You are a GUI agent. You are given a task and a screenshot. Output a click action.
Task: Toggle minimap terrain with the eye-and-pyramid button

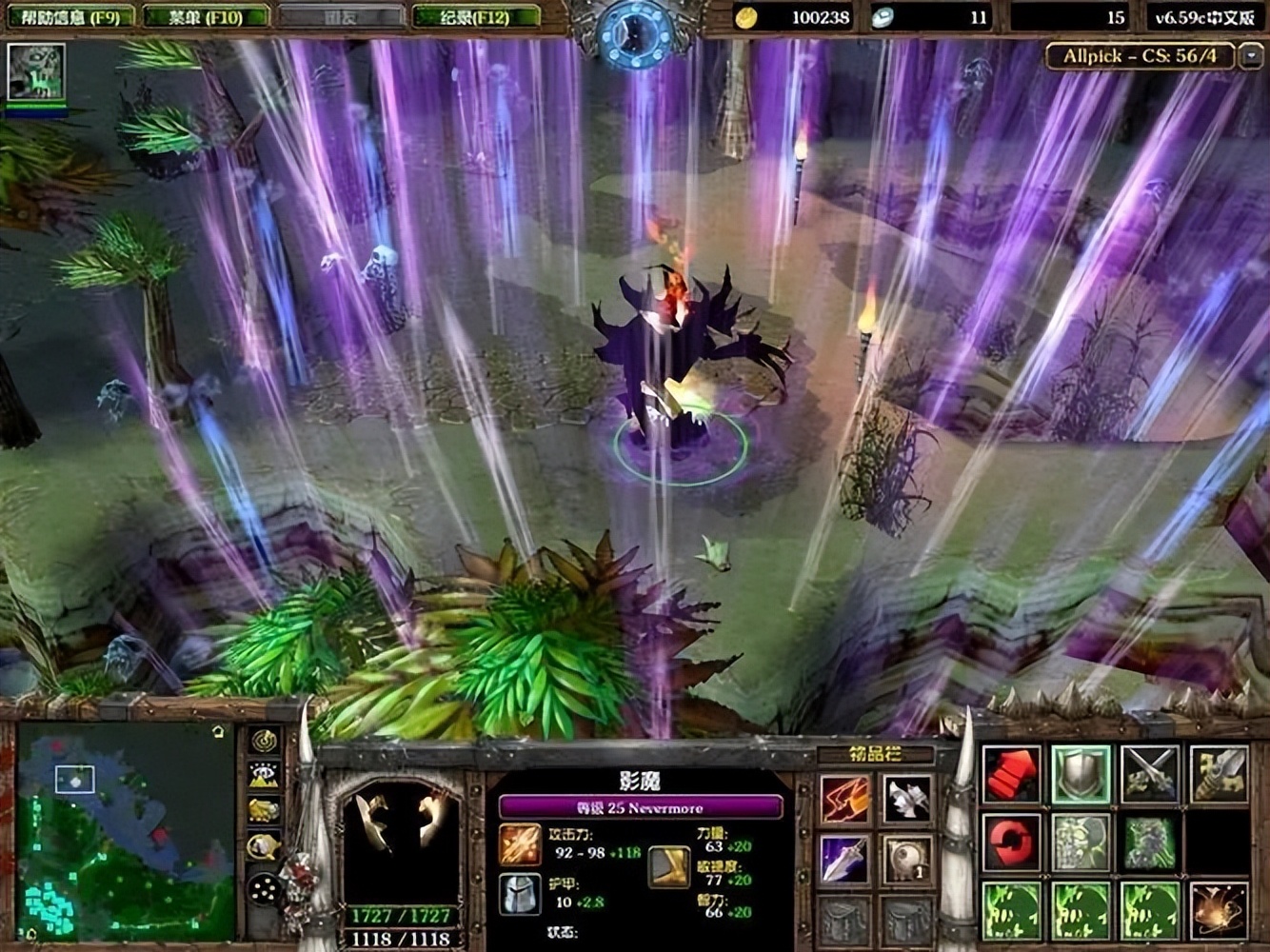point(264,775)
